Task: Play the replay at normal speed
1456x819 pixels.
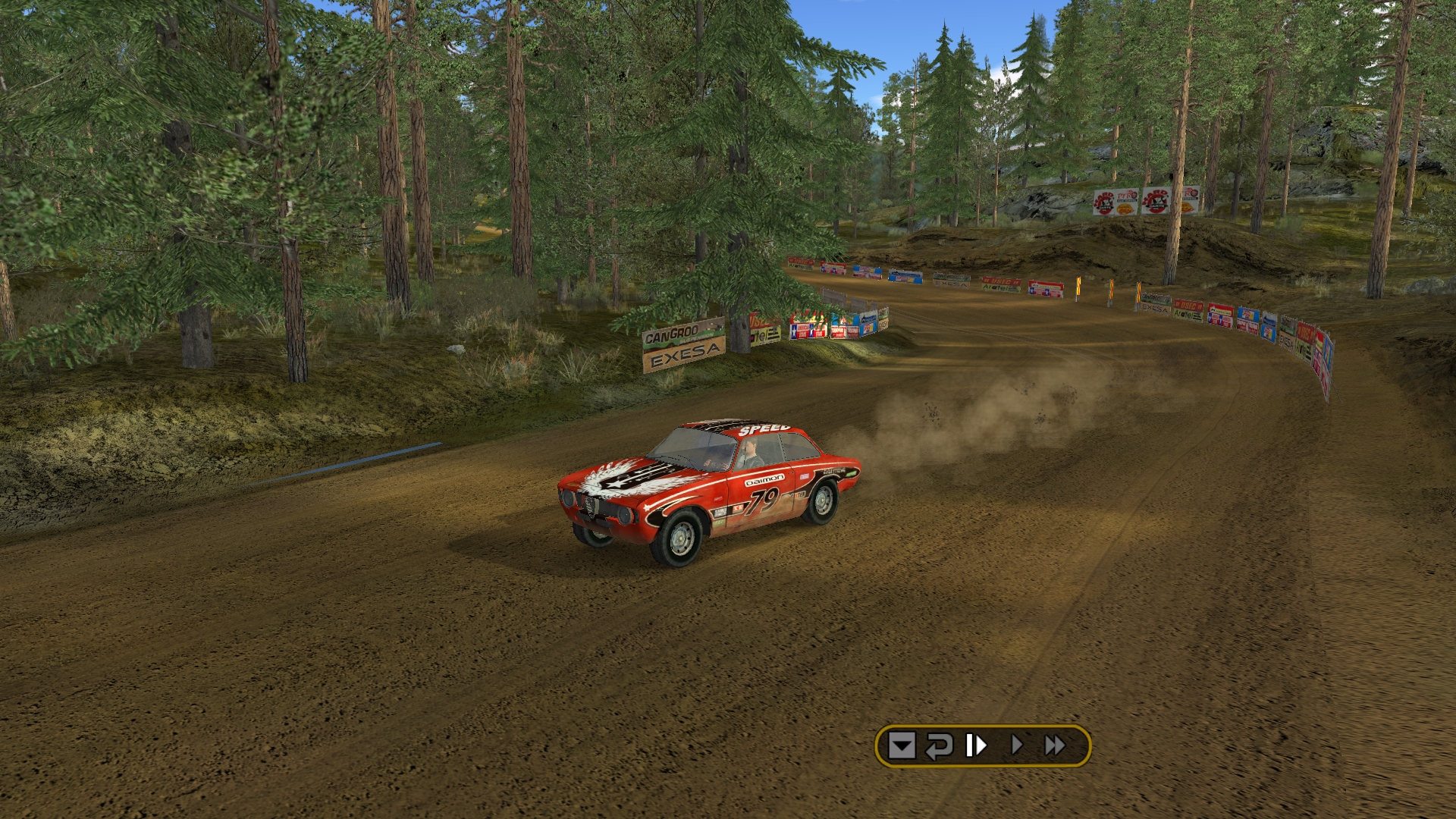Action: click(x=1017, y=746)
